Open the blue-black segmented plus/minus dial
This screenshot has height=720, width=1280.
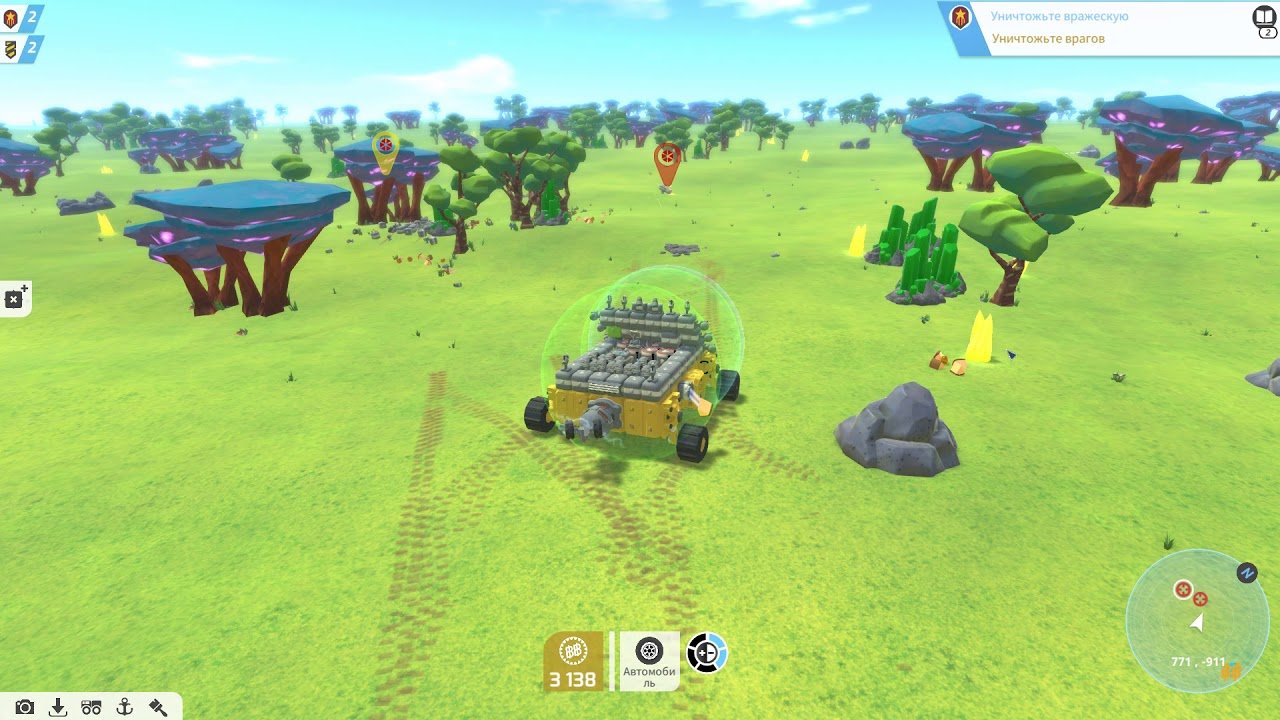706,653
